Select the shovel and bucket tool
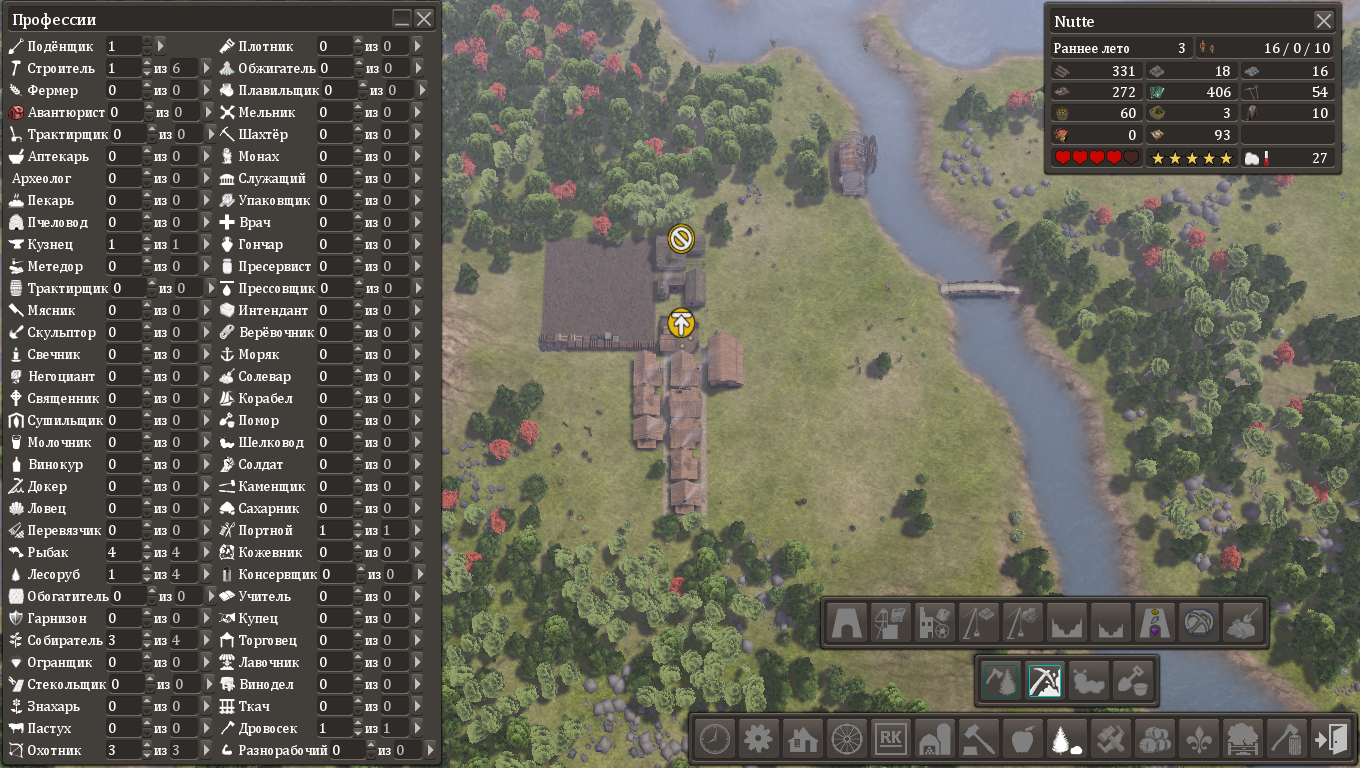This screenshot has width=1360, height=768. [1133, 681]
